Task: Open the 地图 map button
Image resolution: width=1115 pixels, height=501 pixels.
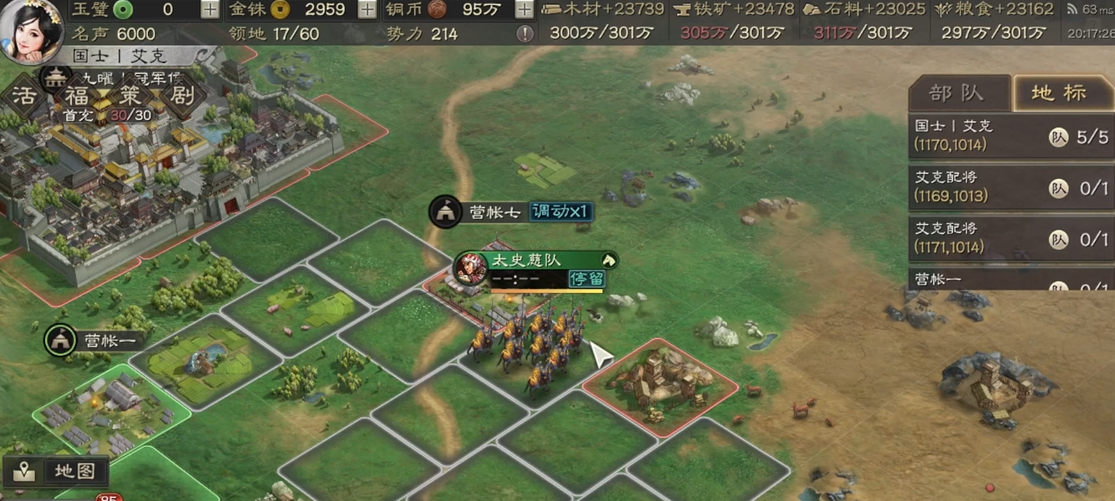Action: click(x=57, y=470)
